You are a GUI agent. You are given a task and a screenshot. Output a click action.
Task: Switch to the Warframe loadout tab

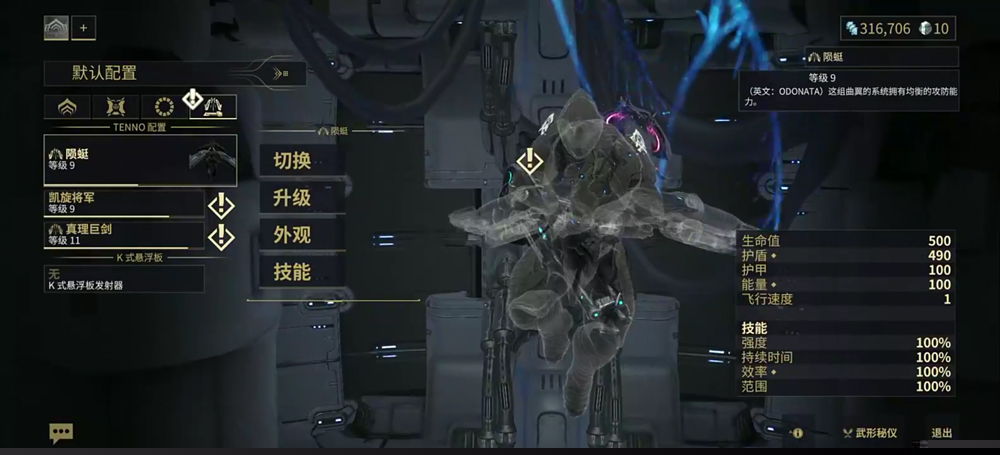pos(67,106)
